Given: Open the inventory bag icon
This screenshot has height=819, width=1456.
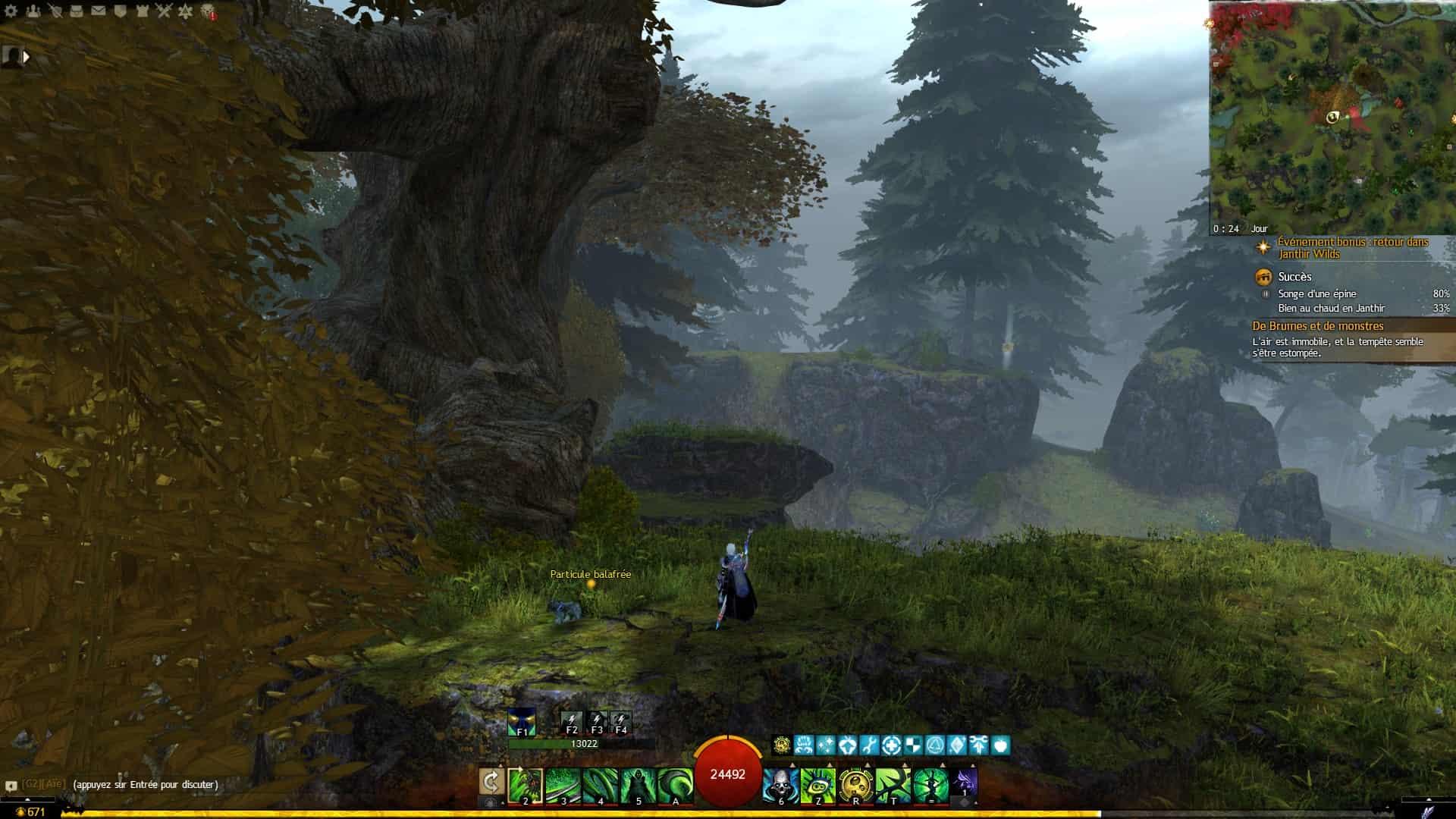Looking at the screenshot, I should (x=77, y=11).
